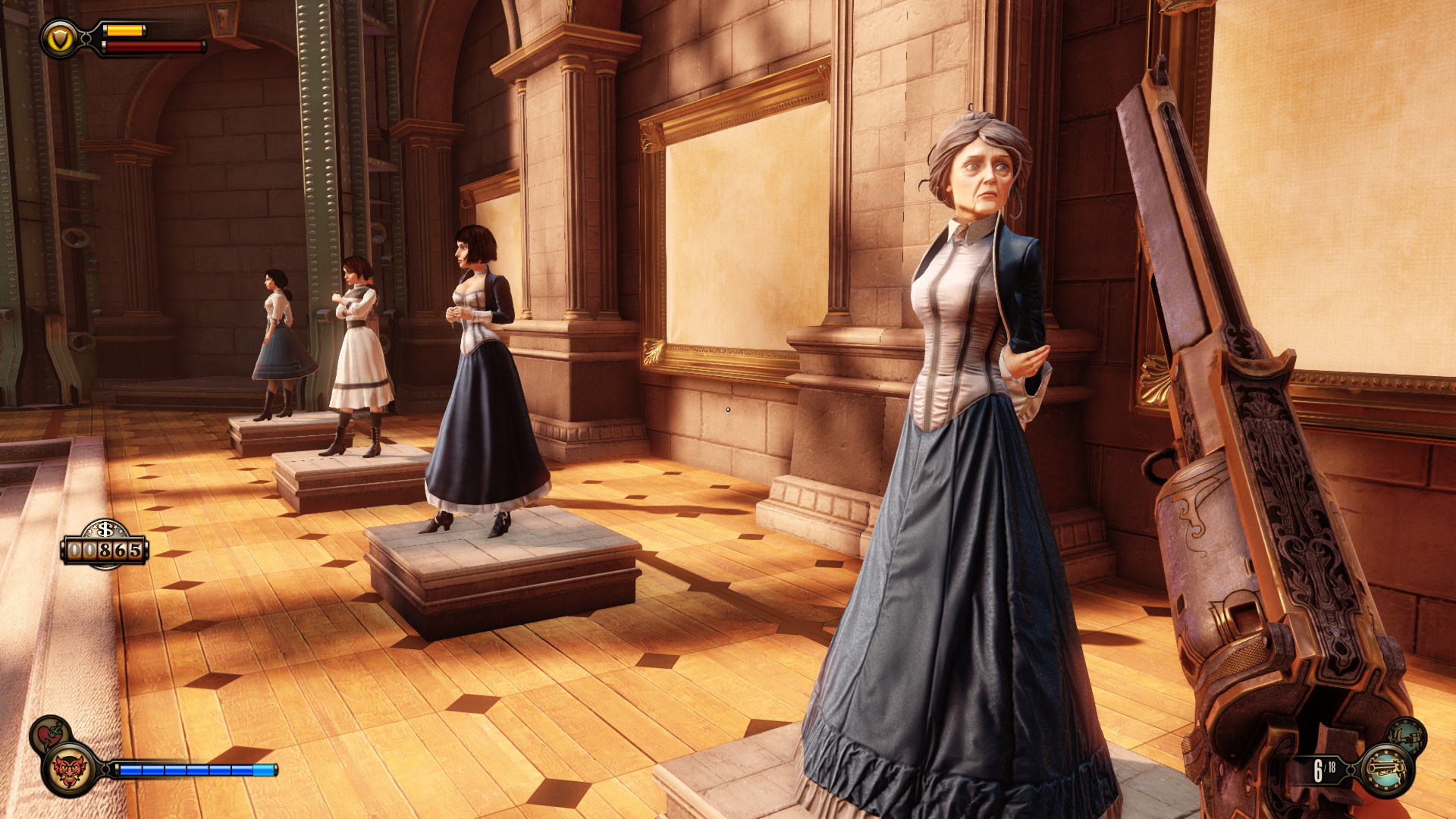Viewport: 1456px width, 819px height.
Task: Click the gold shield emblem icon
Action: click(x=61, y=39)
